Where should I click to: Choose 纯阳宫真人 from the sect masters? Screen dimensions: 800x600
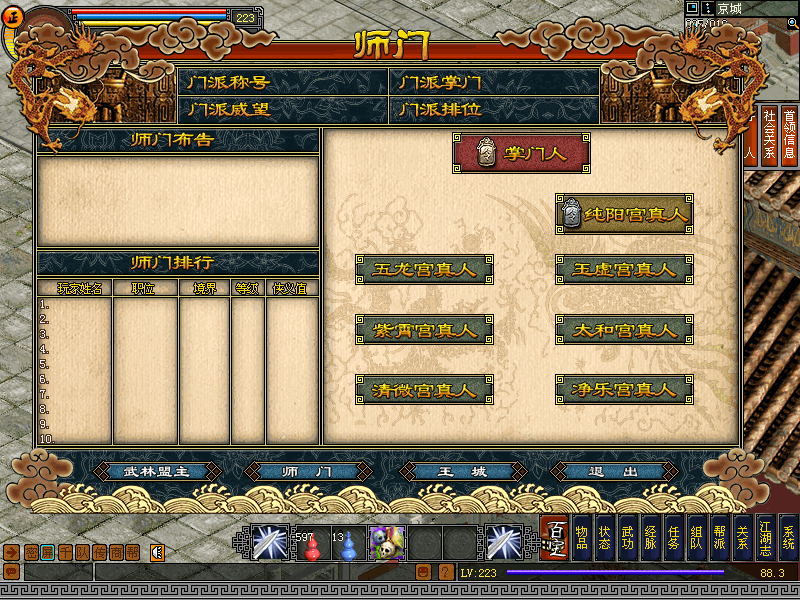(x=625, y=214)
